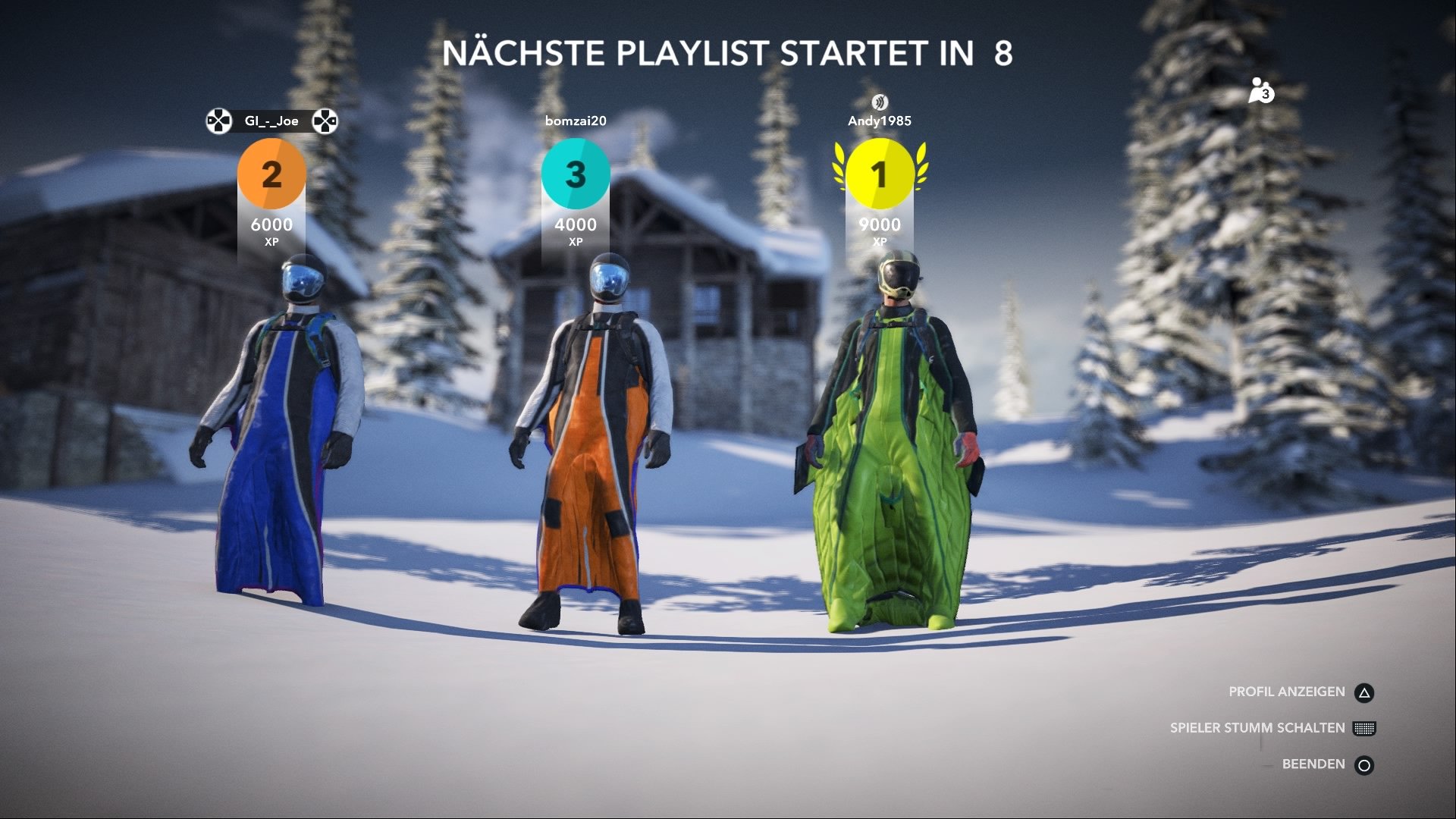The width and height of the screenshot is (1456, 819).
Task: Mute player bomzai20
Action: tap(577, 120)
